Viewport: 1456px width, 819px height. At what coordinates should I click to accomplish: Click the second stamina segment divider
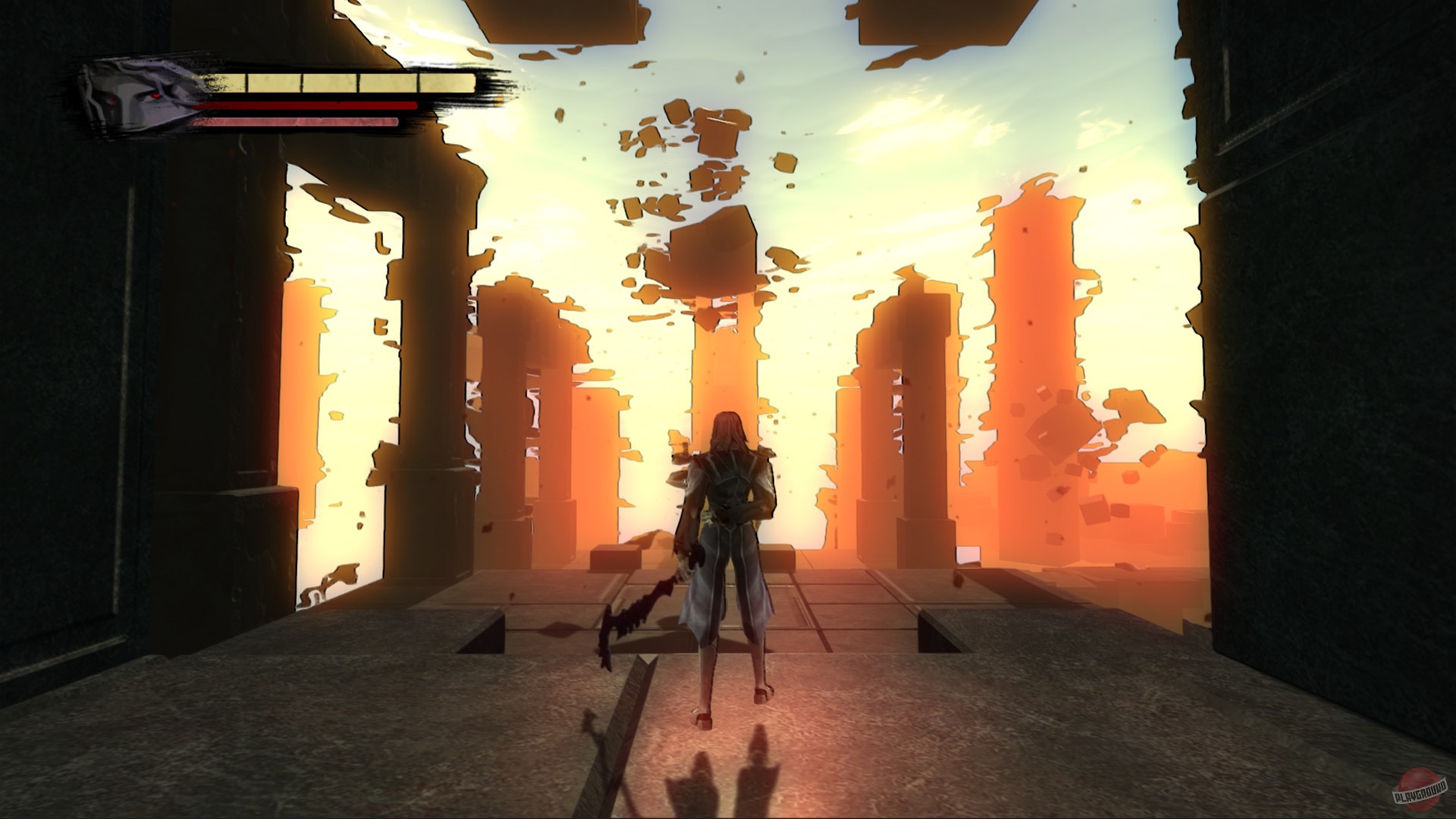[x=302, y=81]
